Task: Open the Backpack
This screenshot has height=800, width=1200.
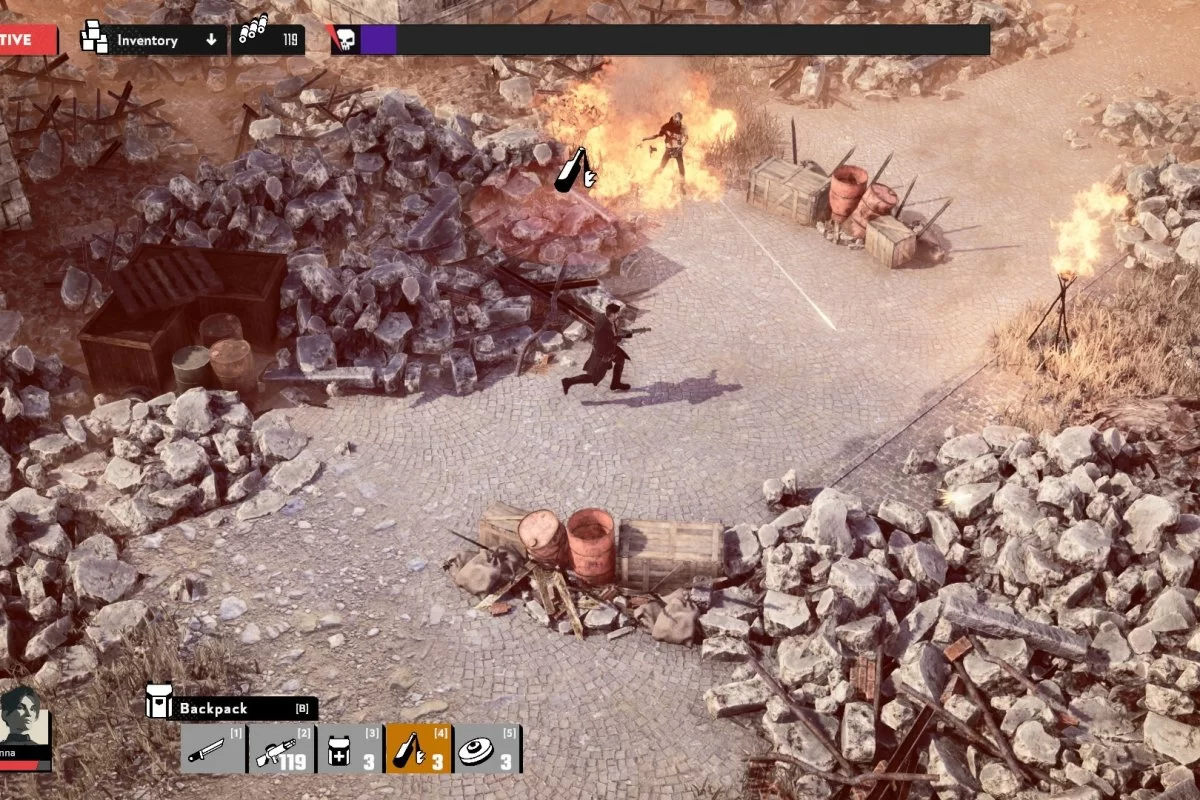Action: click(232, 708)
